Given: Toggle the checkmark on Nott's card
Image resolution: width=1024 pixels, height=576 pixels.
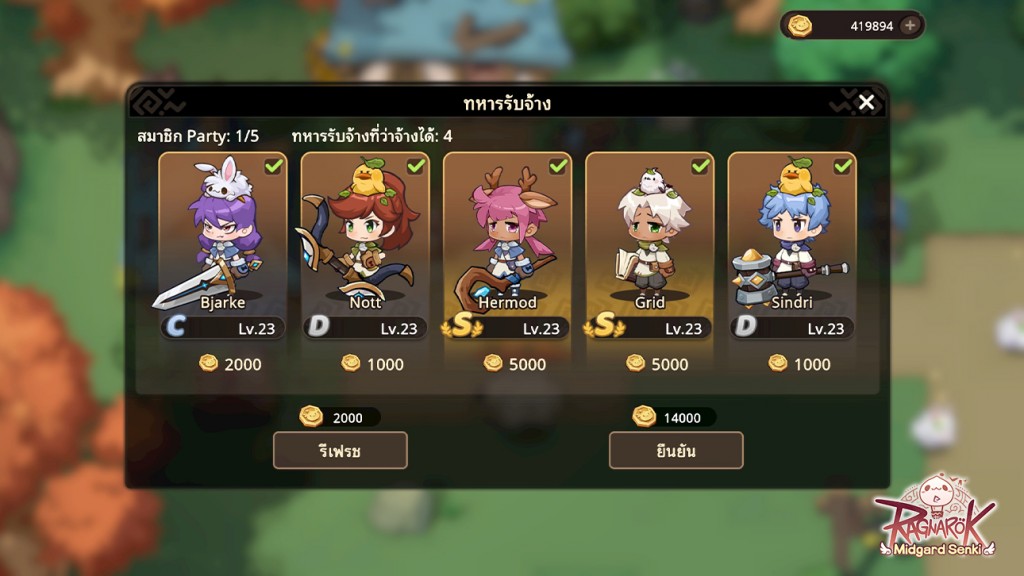Looking at the screenshot, I should [x=416, y=166].
